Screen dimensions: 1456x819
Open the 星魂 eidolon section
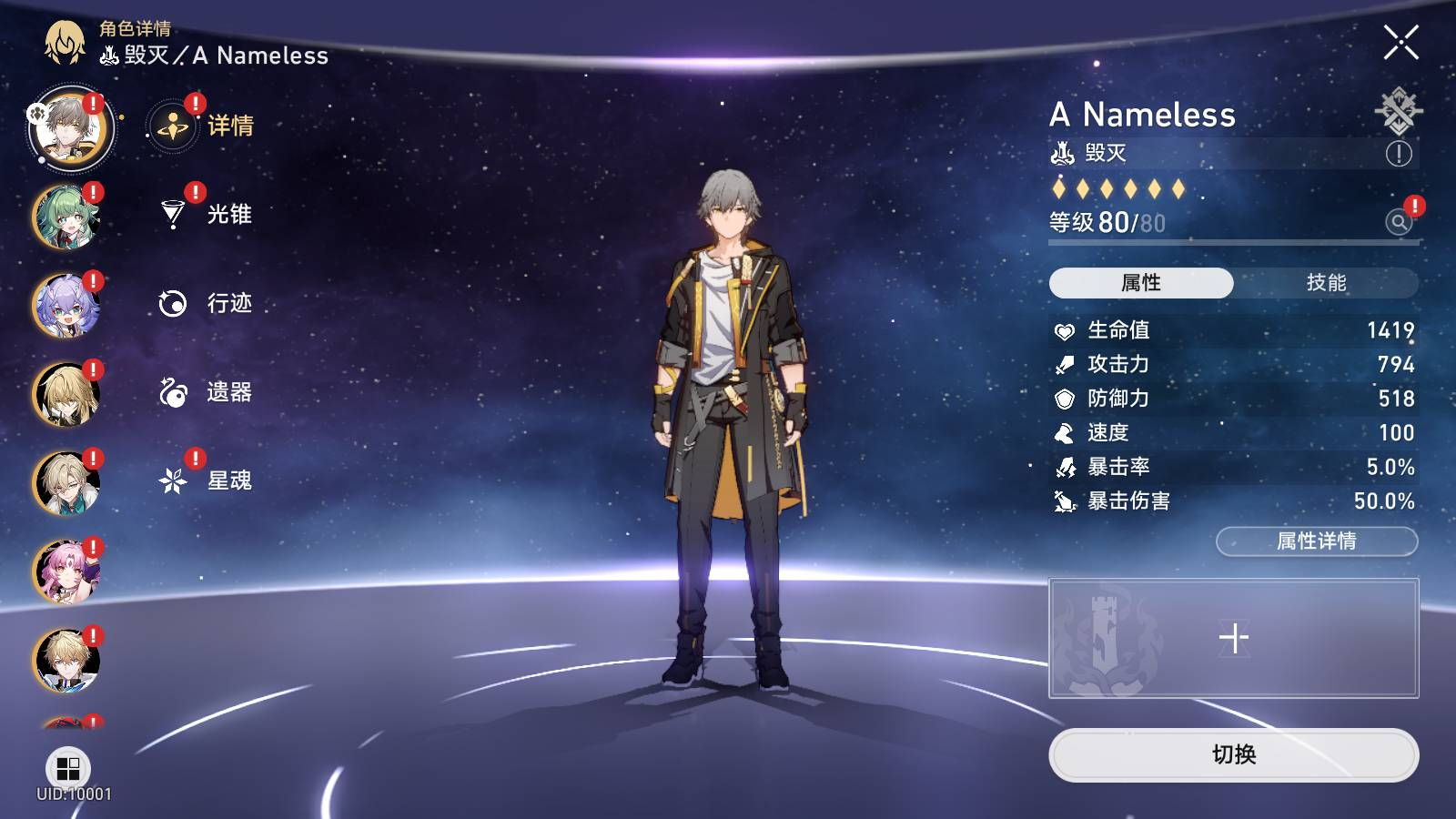(x=205, y=480)
